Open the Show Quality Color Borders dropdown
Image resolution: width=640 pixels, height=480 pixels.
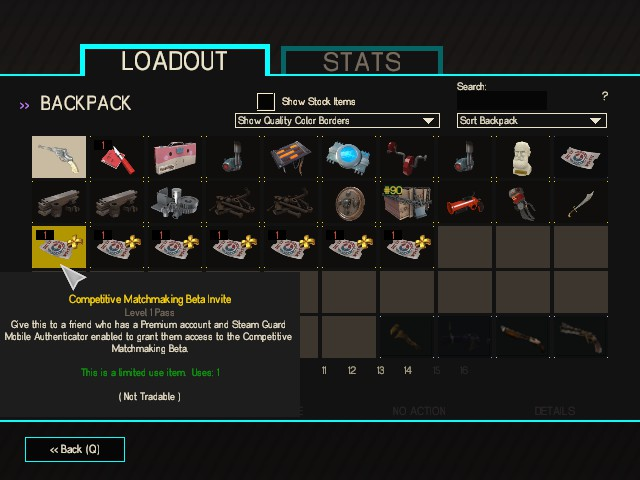pos(337,121)
